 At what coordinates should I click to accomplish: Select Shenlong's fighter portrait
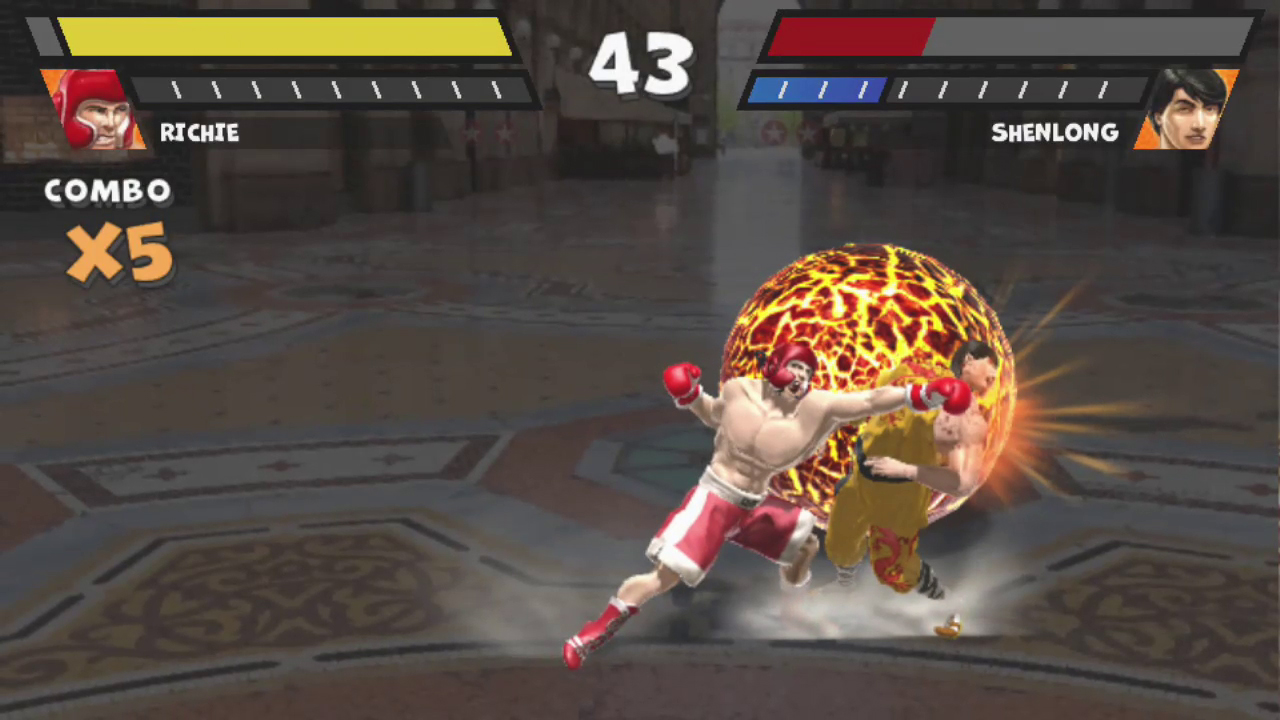click(1185, 108)
